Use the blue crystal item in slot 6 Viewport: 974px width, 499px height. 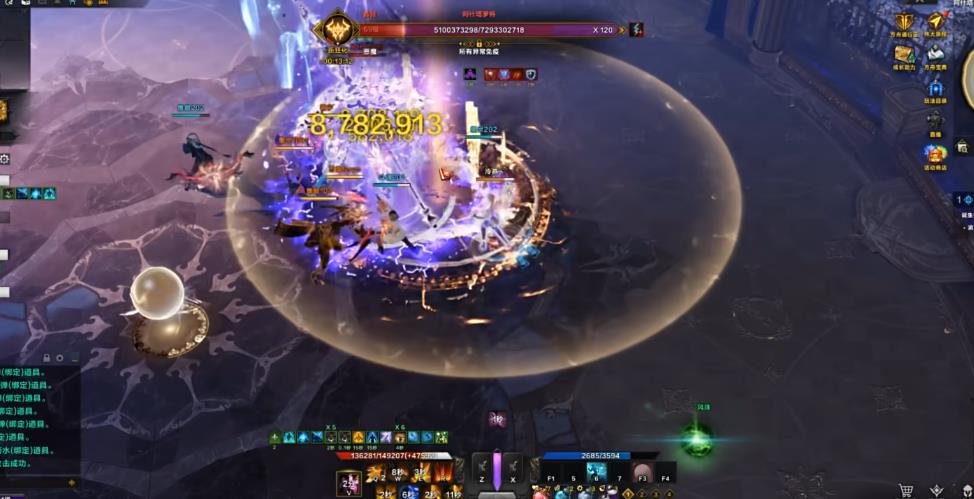(597, 473)
